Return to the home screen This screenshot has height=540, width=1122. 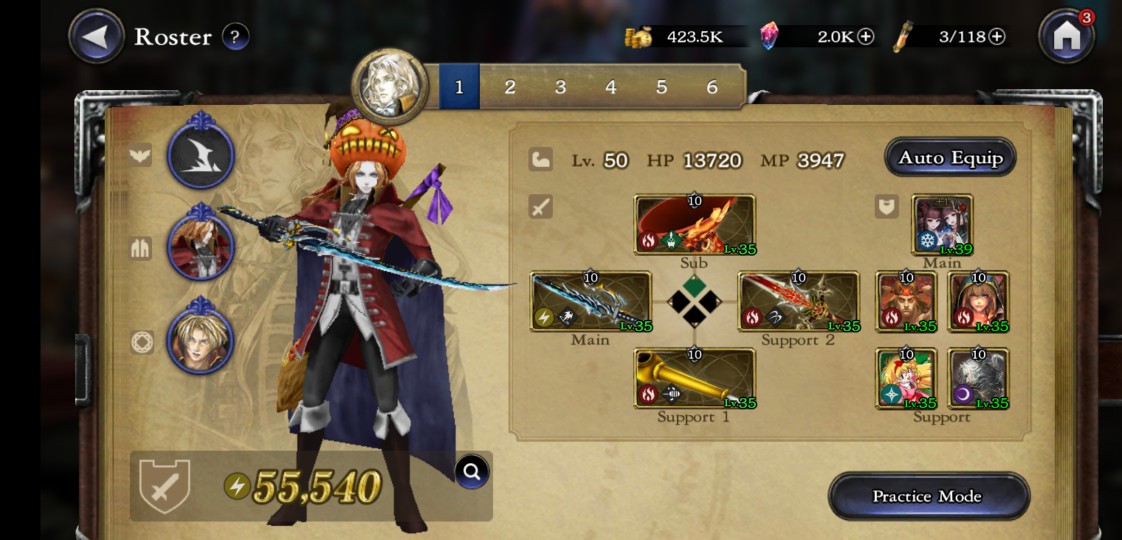coord(1066,37)
